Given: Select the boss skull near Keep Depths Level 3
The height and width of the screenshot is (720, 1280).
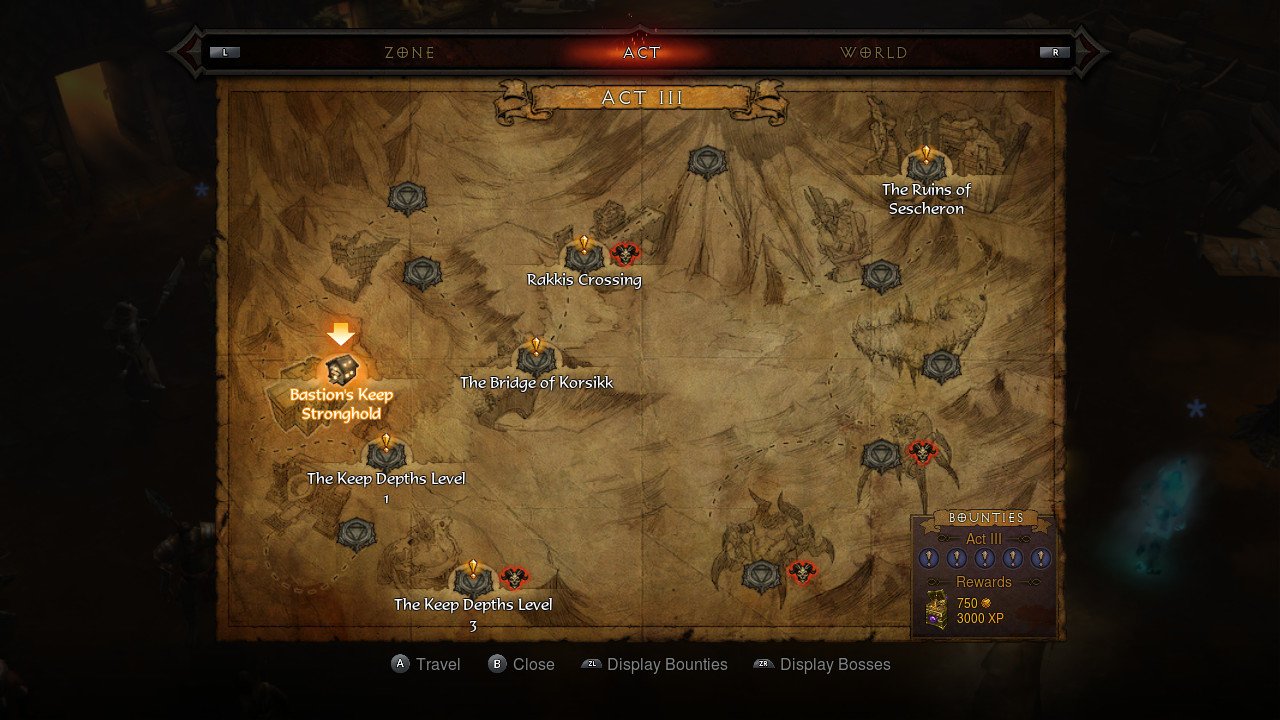Looking at the screenshot, I should [x=515, y=578].
